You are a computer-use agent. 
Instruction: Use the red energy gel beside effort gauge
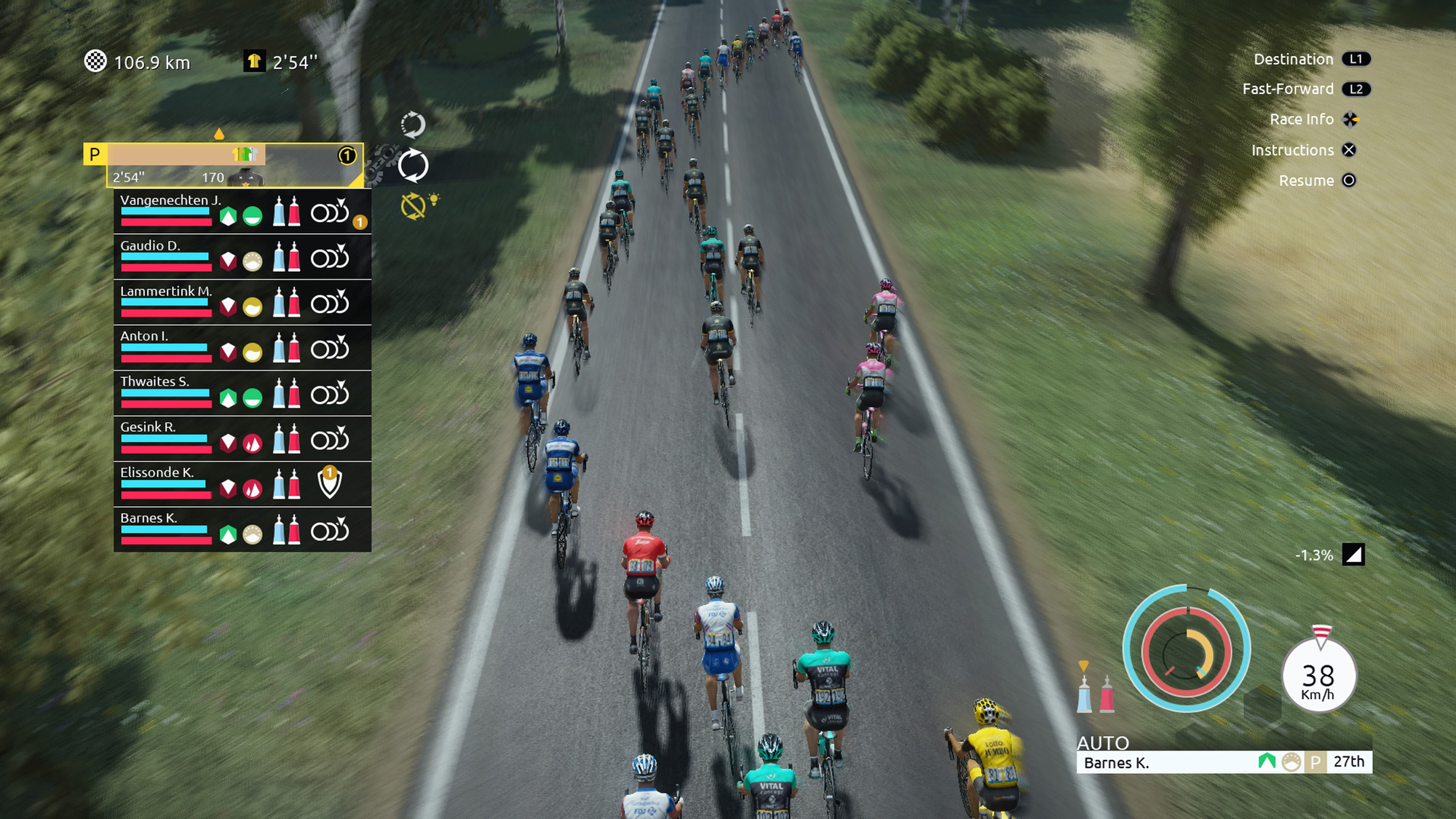(1107, 694)
